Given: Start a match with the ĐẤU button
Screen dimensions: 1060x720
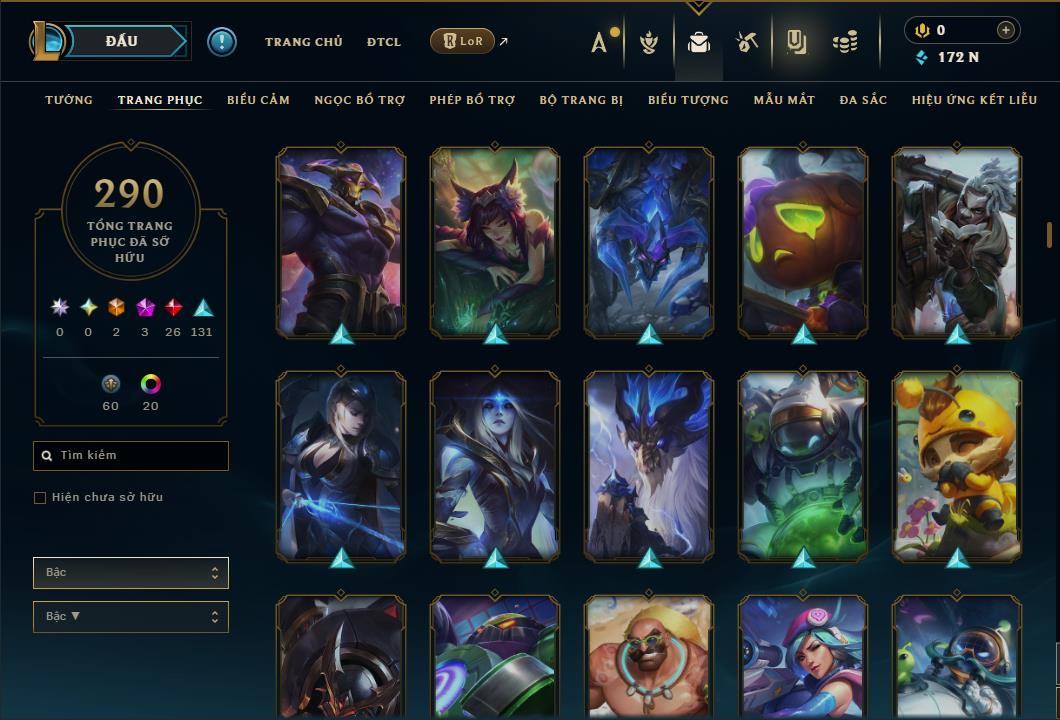Looking at the screenshot, I should pyautogui.click(x=122, y=41).
